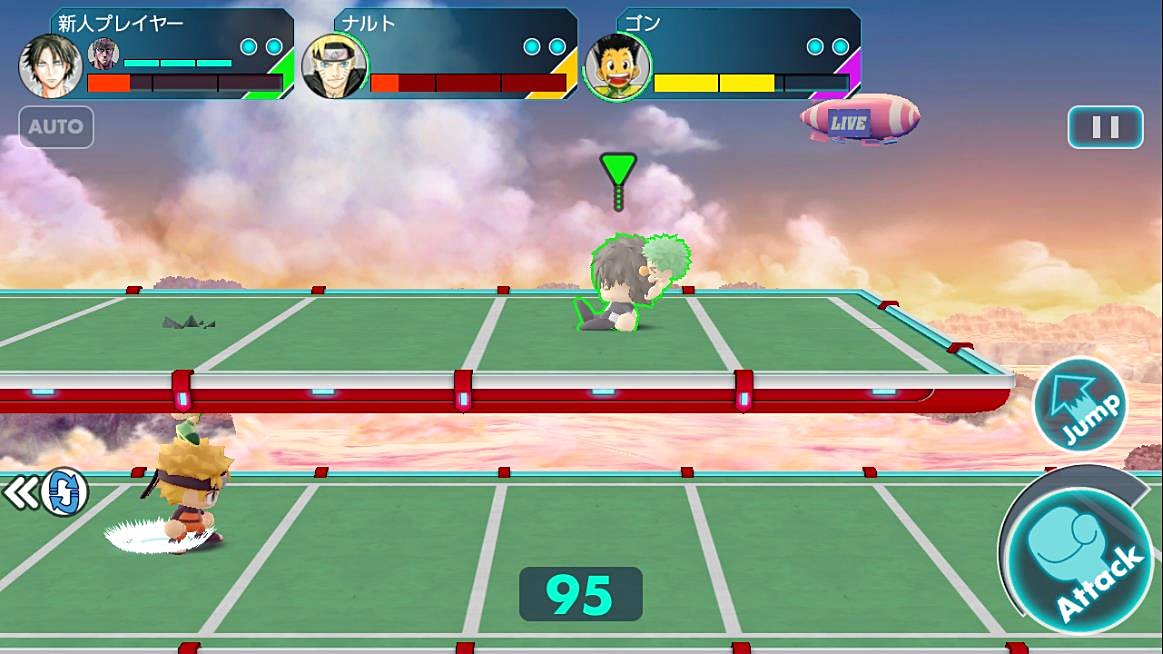Select the 新人プレイヤー character portrait
Image resolution: width=1163 pixels, height=654 pixels.
pos(50,67)
